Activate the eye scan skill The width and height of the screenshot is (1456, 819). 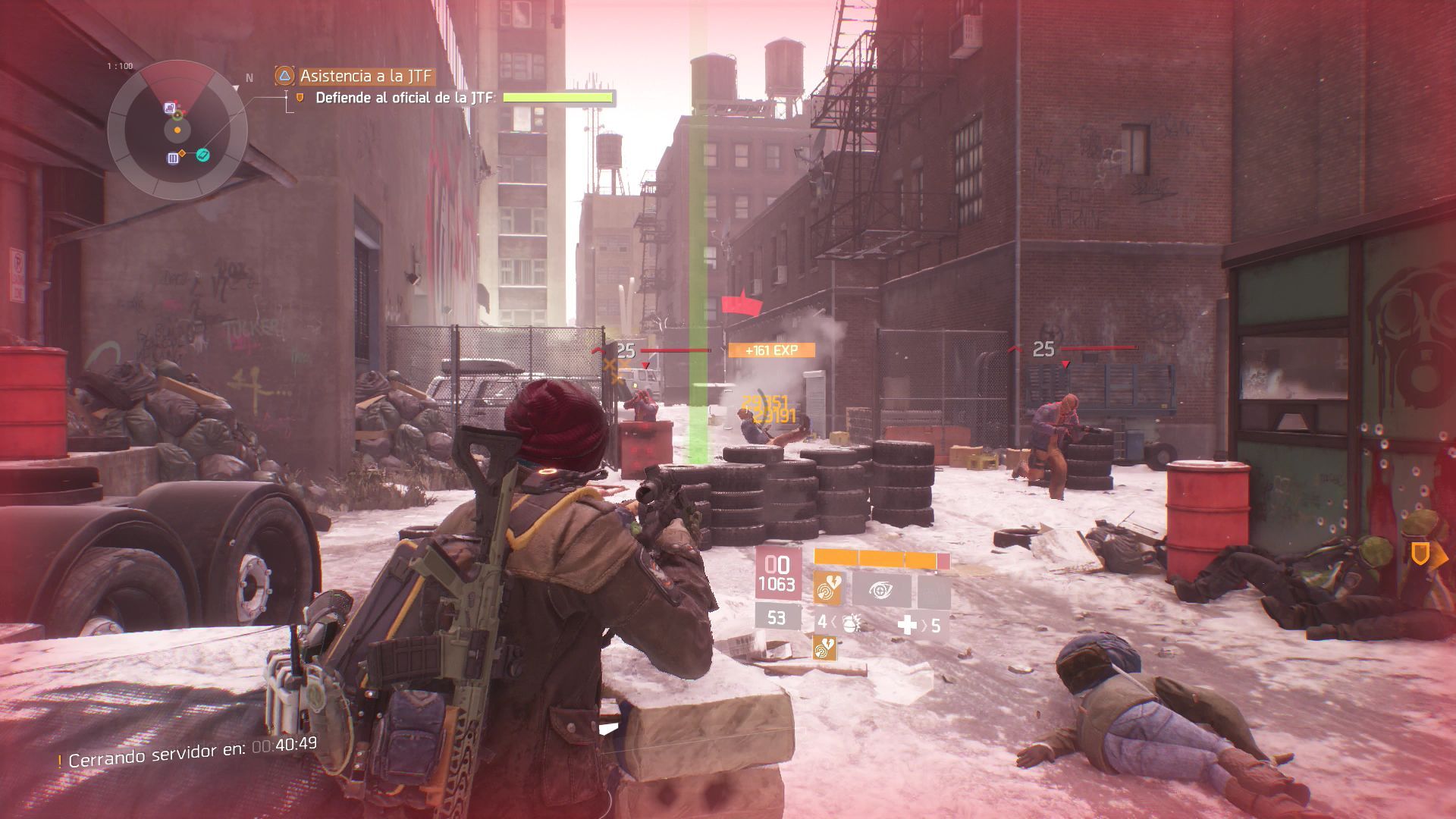[x=881, y=588]
